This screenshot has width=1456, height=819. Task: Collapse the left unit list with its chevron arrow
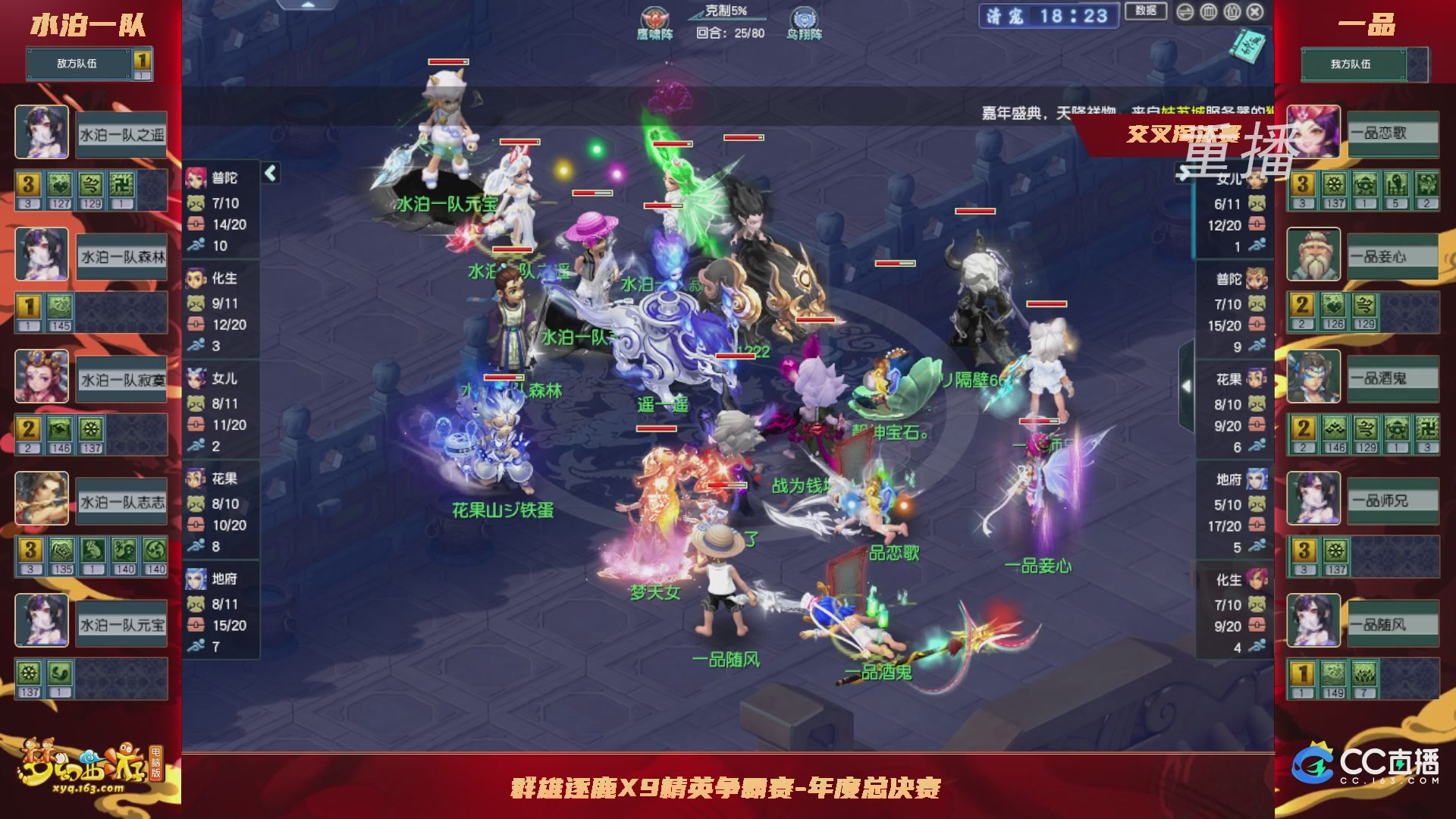tap(271, 171)
